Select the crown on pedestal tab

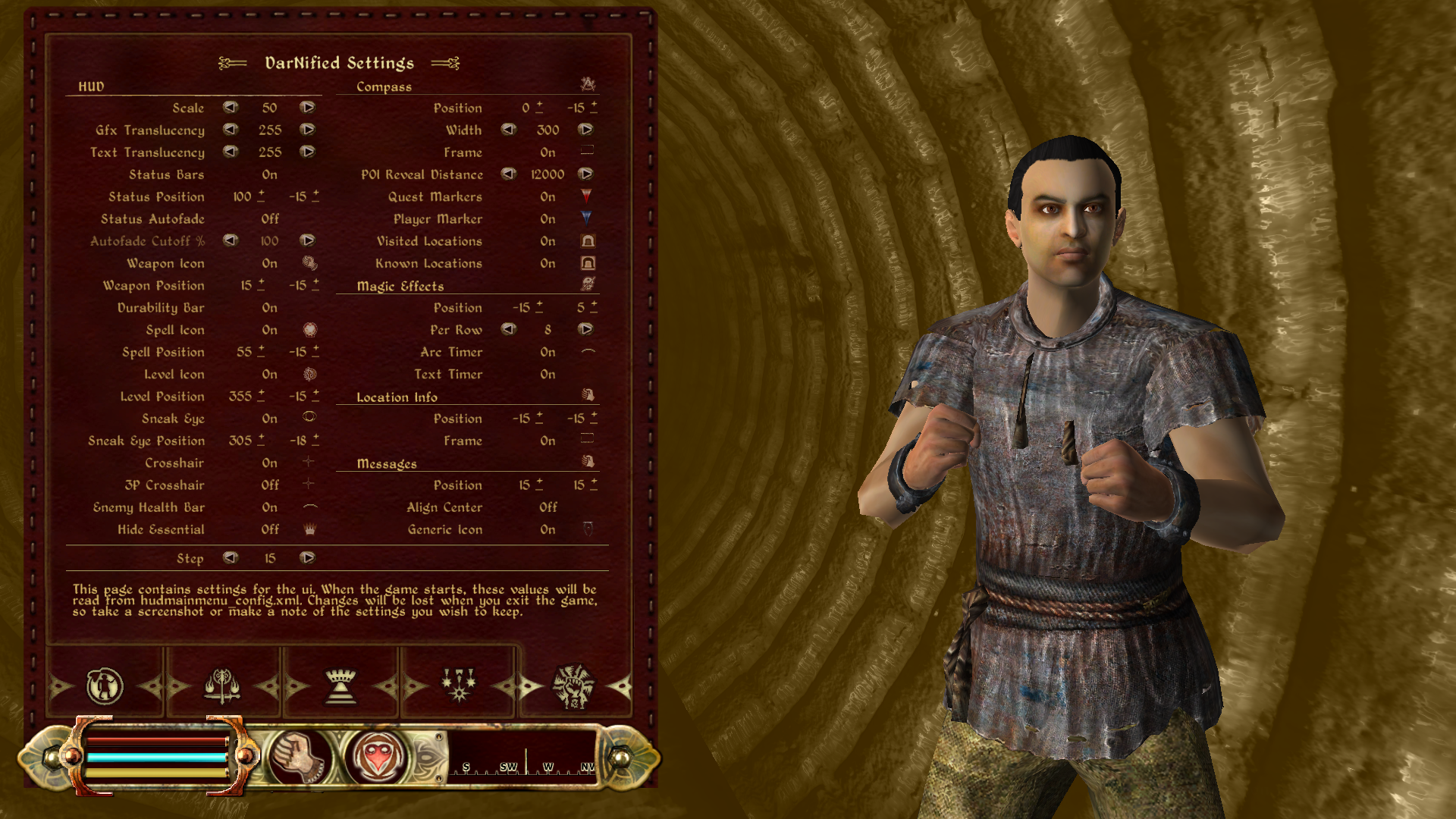(x=340, y=686)
